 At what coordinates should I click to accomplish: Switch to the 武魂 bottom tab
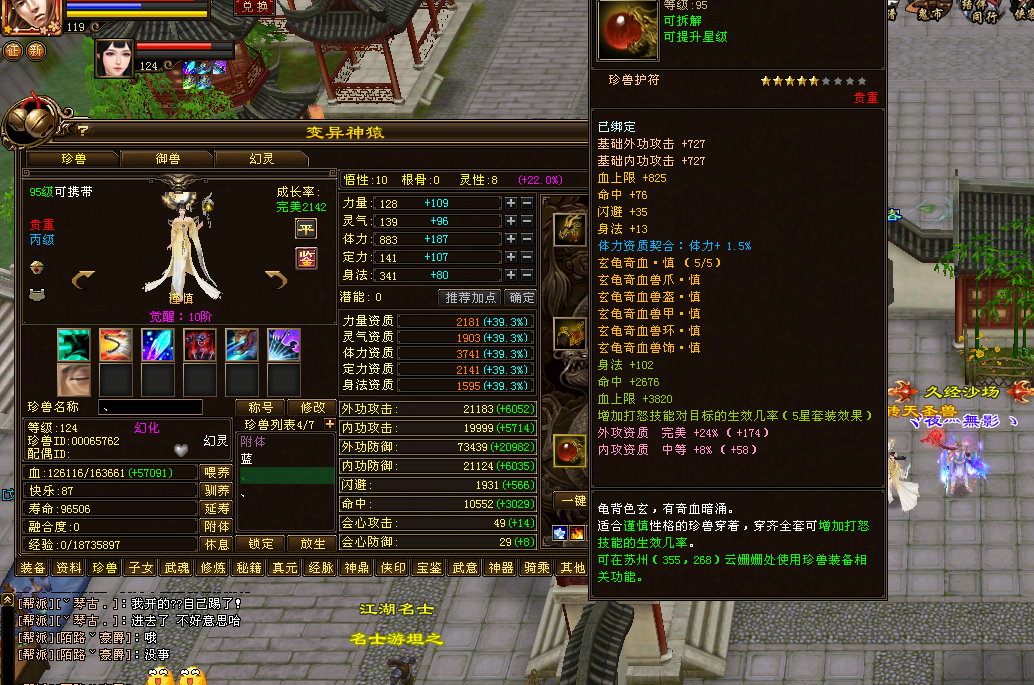click(176, 568)
